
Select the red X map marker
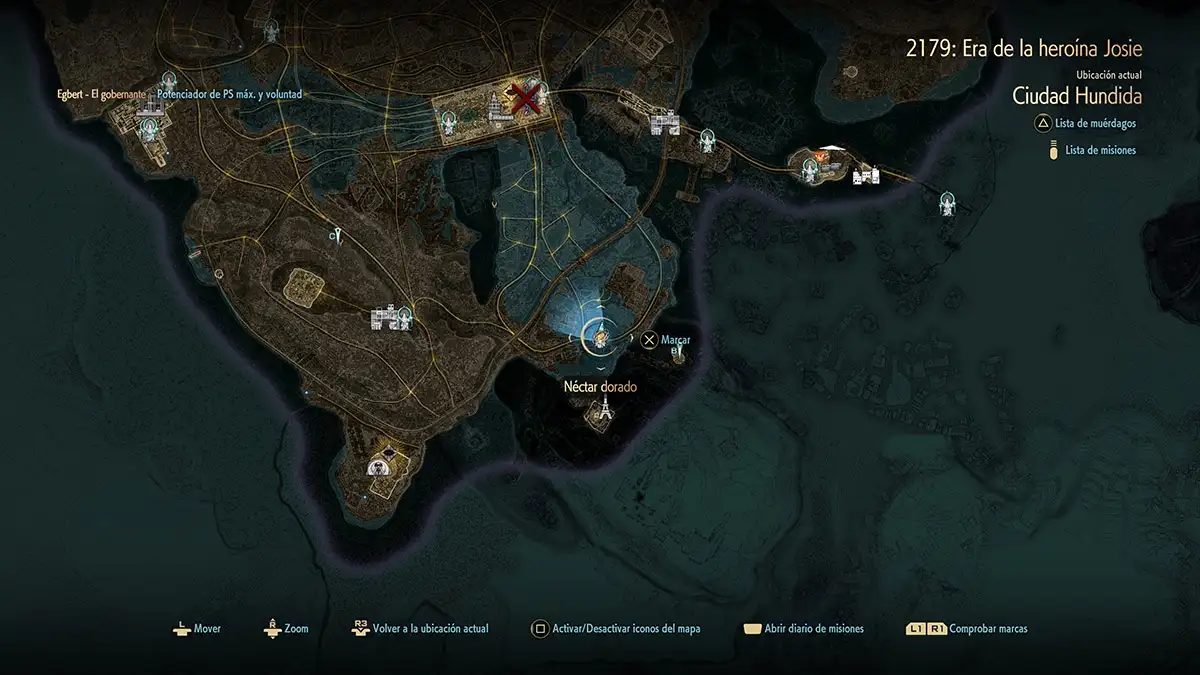(527, 97)
